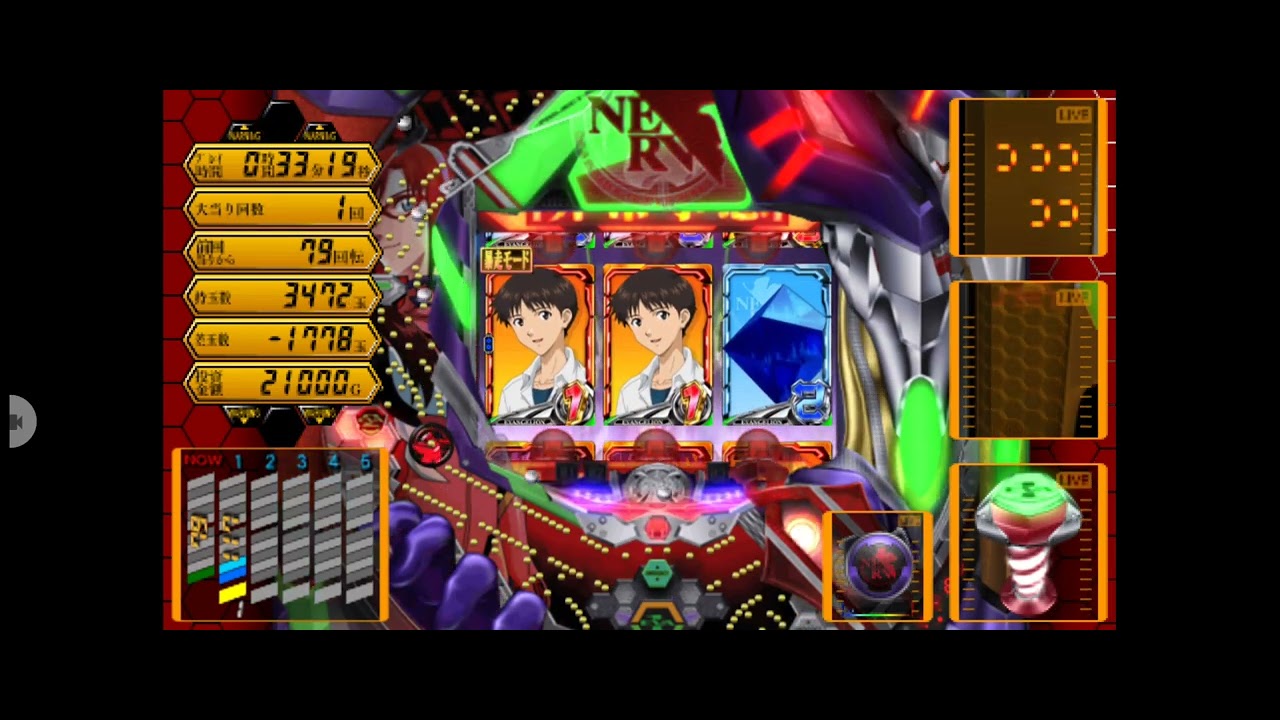Viewport: 1280px width, 720px height.
Task: Click the yellow bar segment in column 1 graph
Action: point(232,593)
